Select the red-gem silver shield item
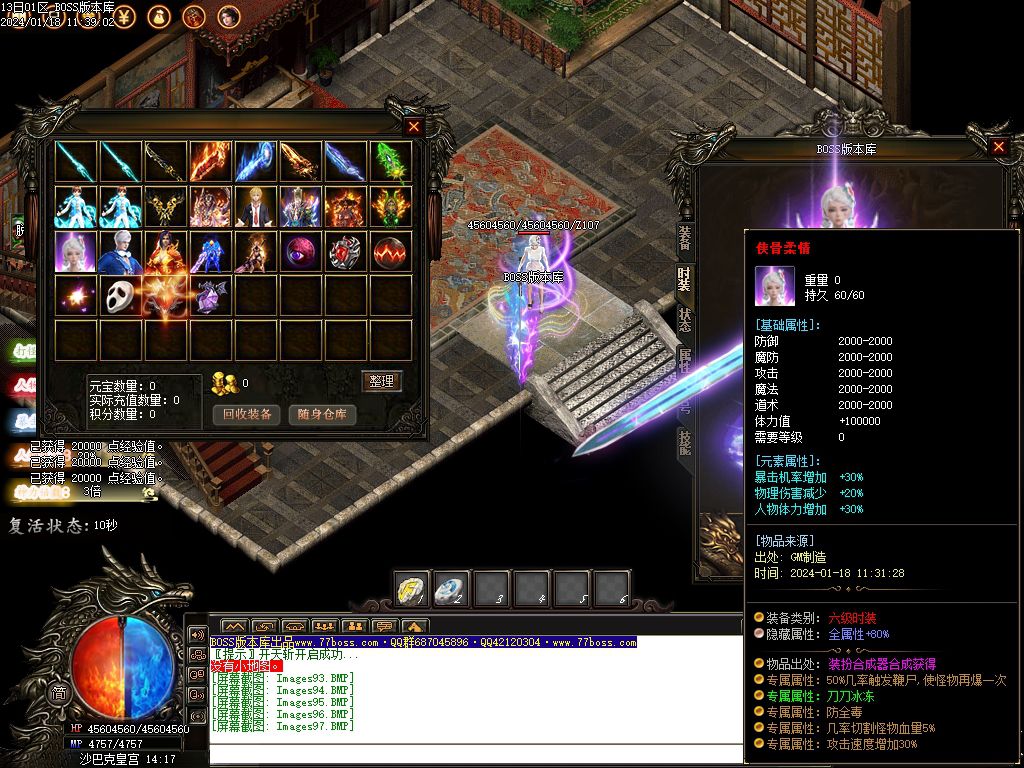 click(346, 252)
